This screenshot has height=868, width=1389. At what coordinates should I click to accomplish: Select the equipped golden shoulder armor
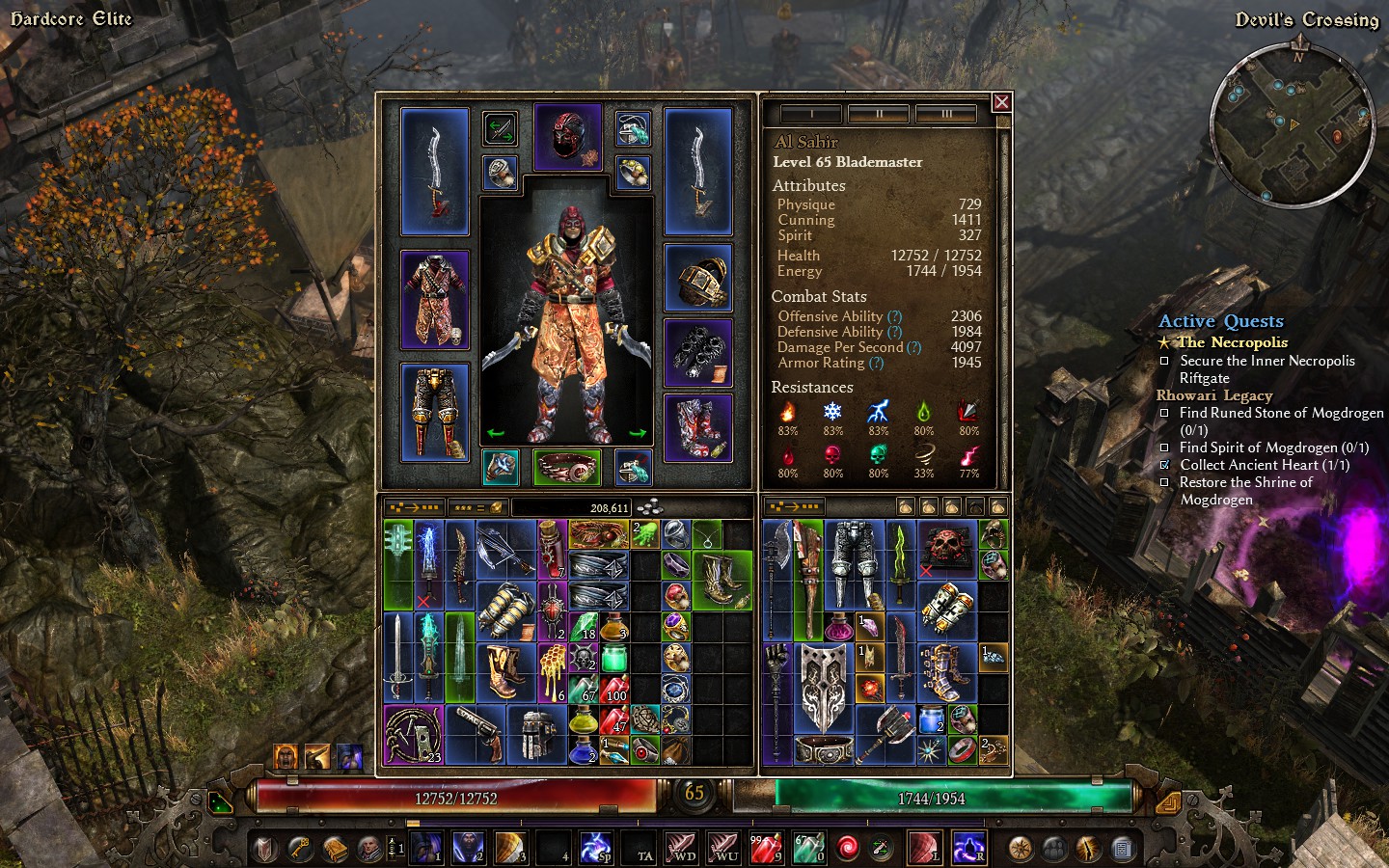[698, 278]
